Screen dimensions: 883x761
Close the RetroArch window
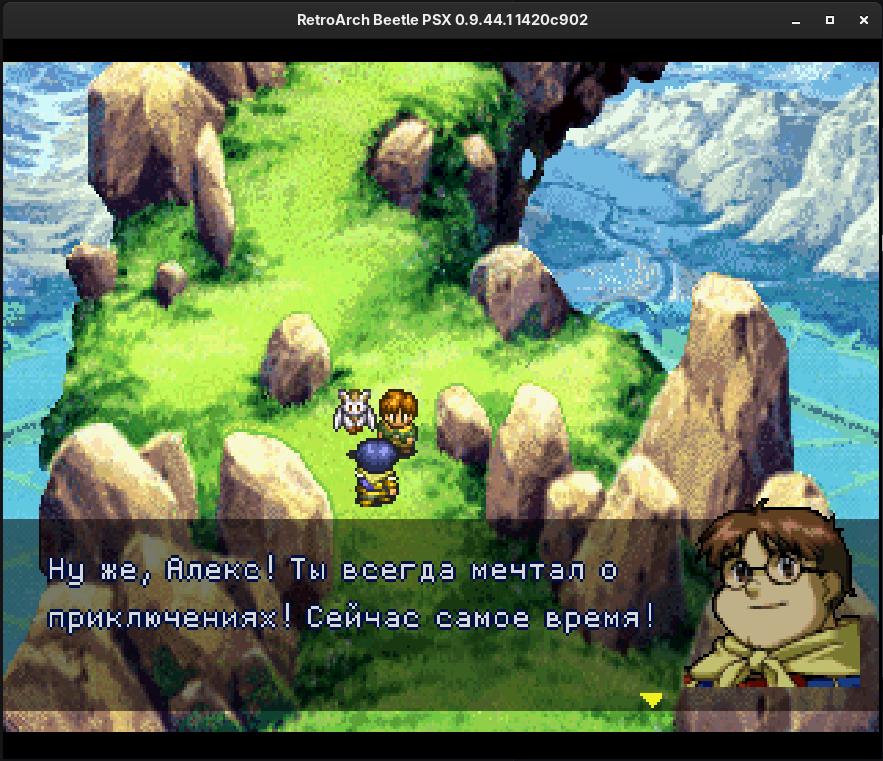(x=864, y=20)
